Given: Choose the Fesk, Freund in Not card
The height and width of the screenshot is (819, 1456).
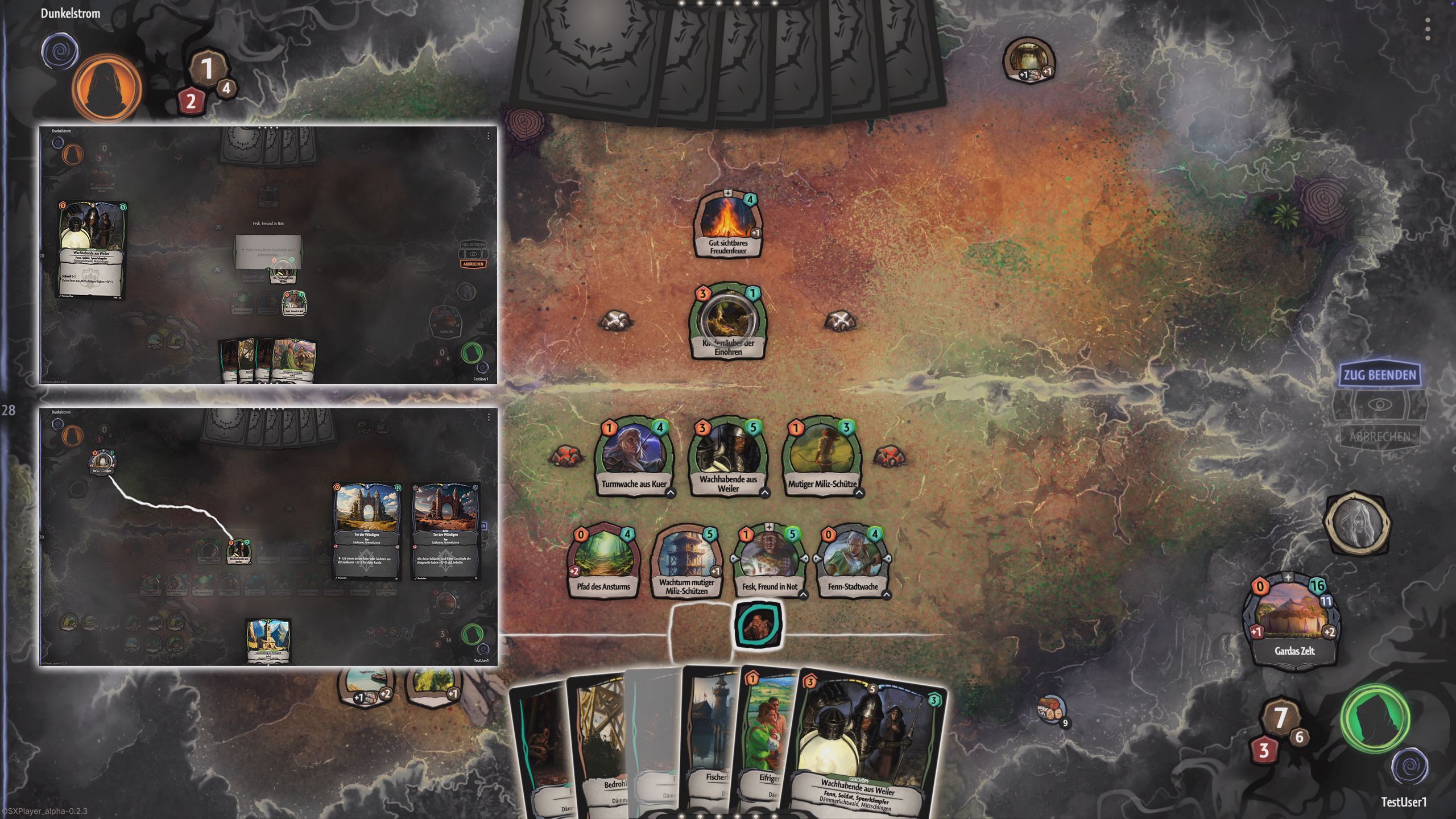Looking at the screenshot, I should (769, 560).
